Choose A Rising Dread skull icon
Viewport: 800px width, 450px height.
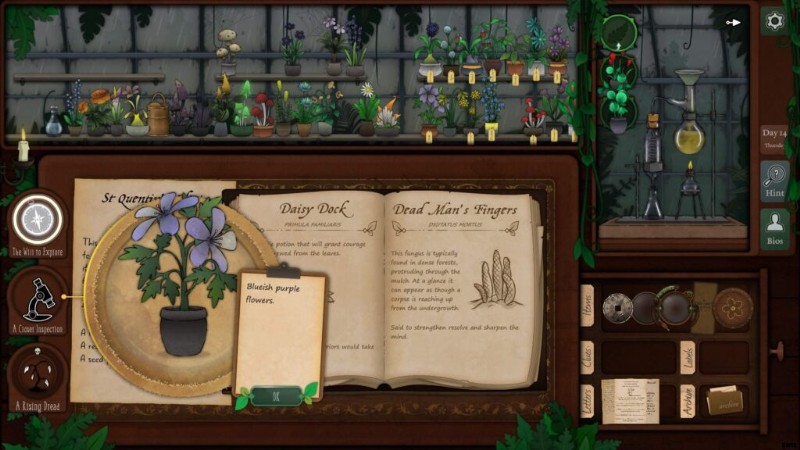(38, 373)
